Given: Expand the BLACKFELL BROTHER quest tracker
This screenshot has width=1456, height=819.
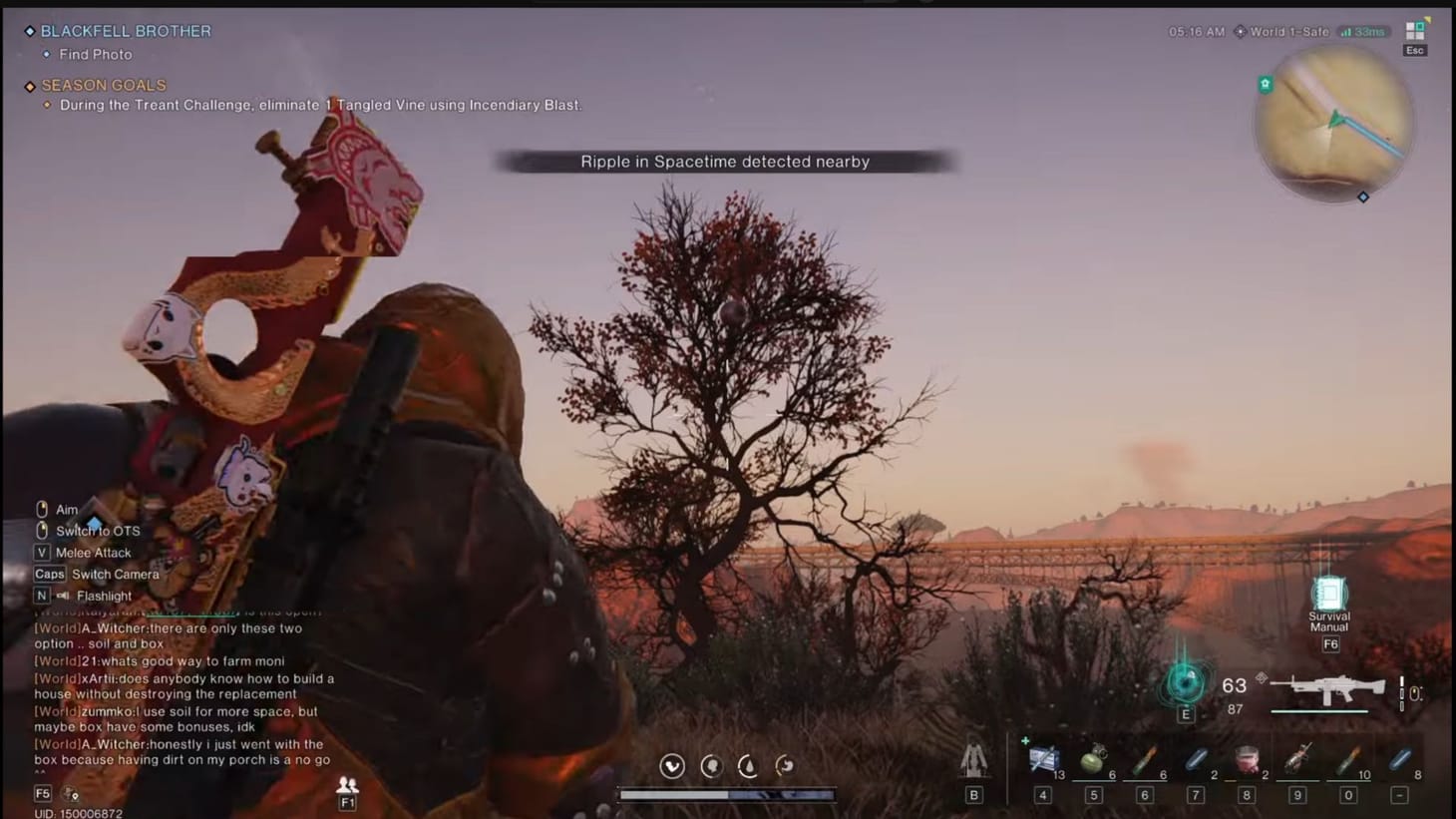Looking at the screenshot, I should point(124,31).
